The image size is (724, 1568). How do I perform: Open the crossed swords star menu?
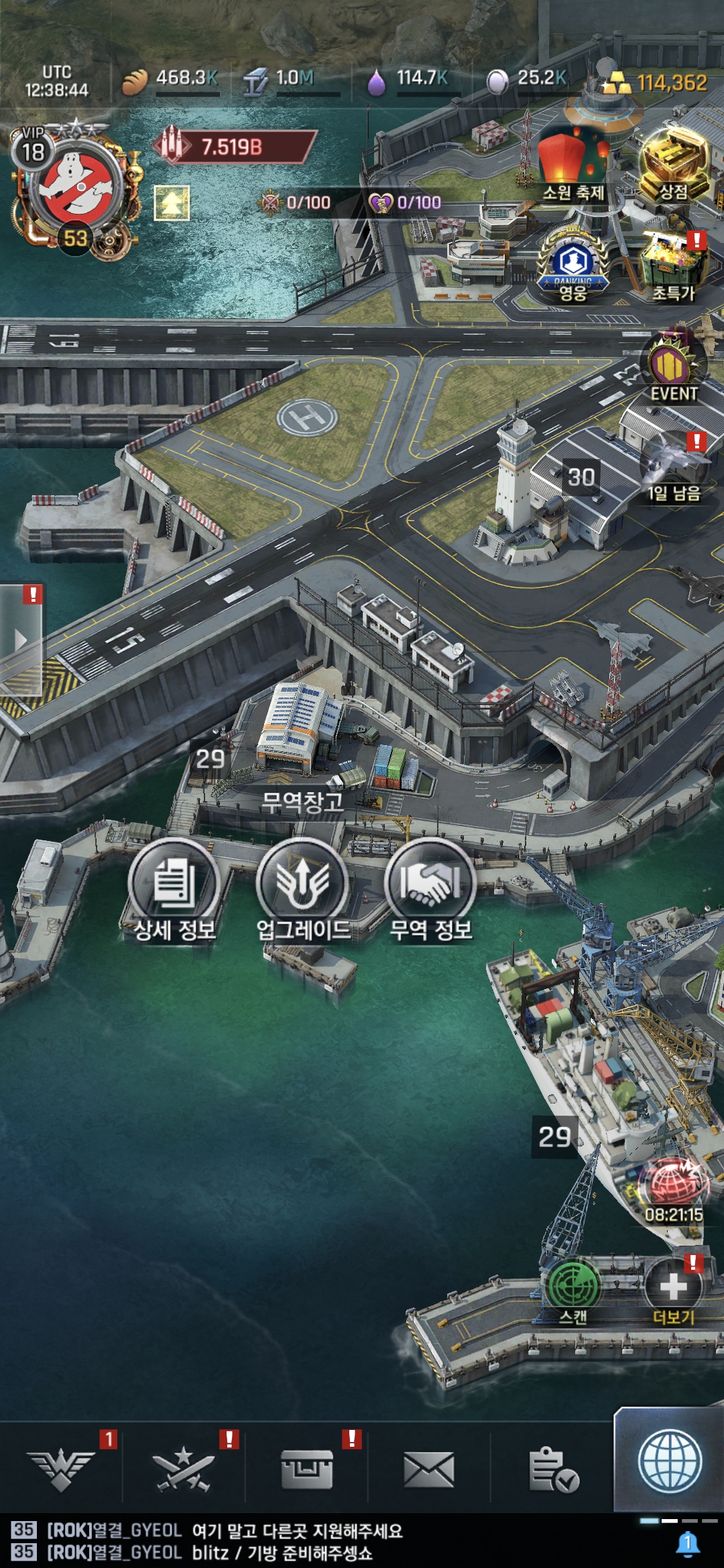click(183, 1470)
